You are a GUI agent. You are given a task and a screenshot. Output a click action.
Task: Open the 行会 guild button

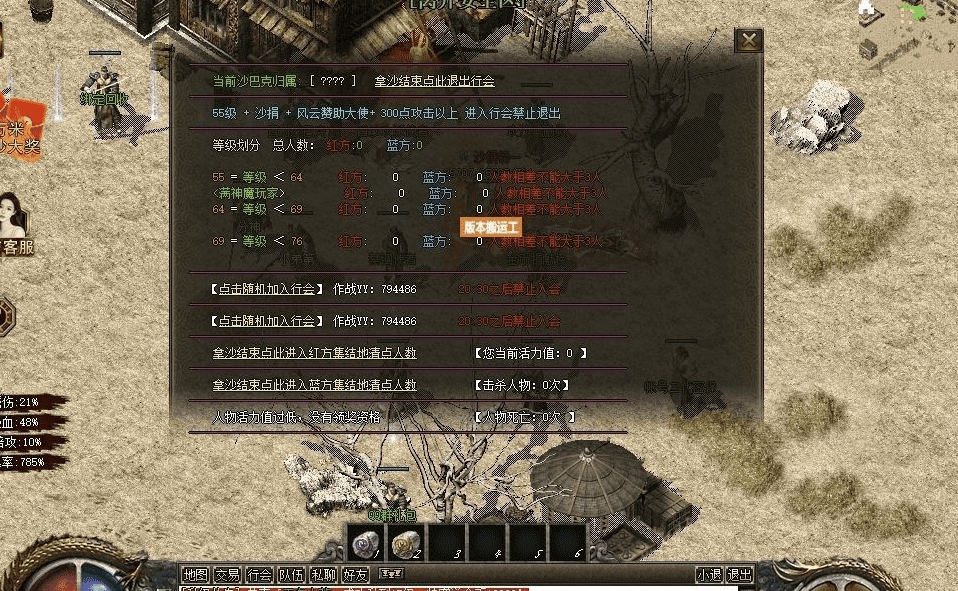coord(259,575)
